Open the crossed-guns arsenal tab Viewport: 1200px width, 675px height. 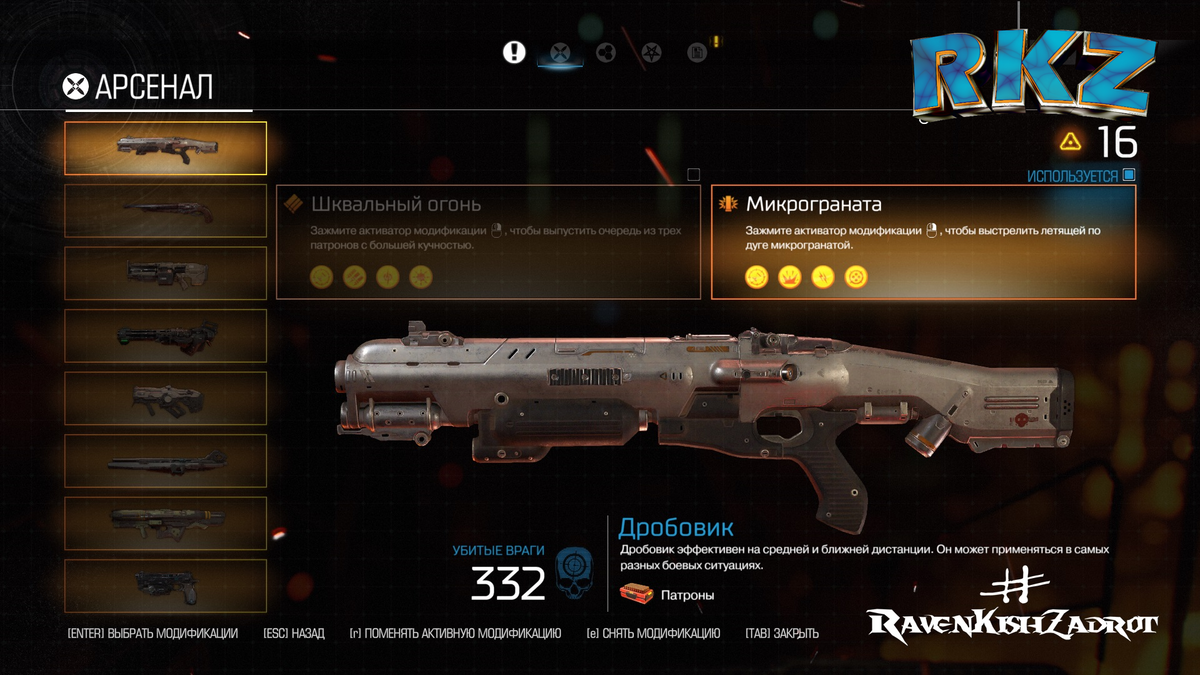560,52
